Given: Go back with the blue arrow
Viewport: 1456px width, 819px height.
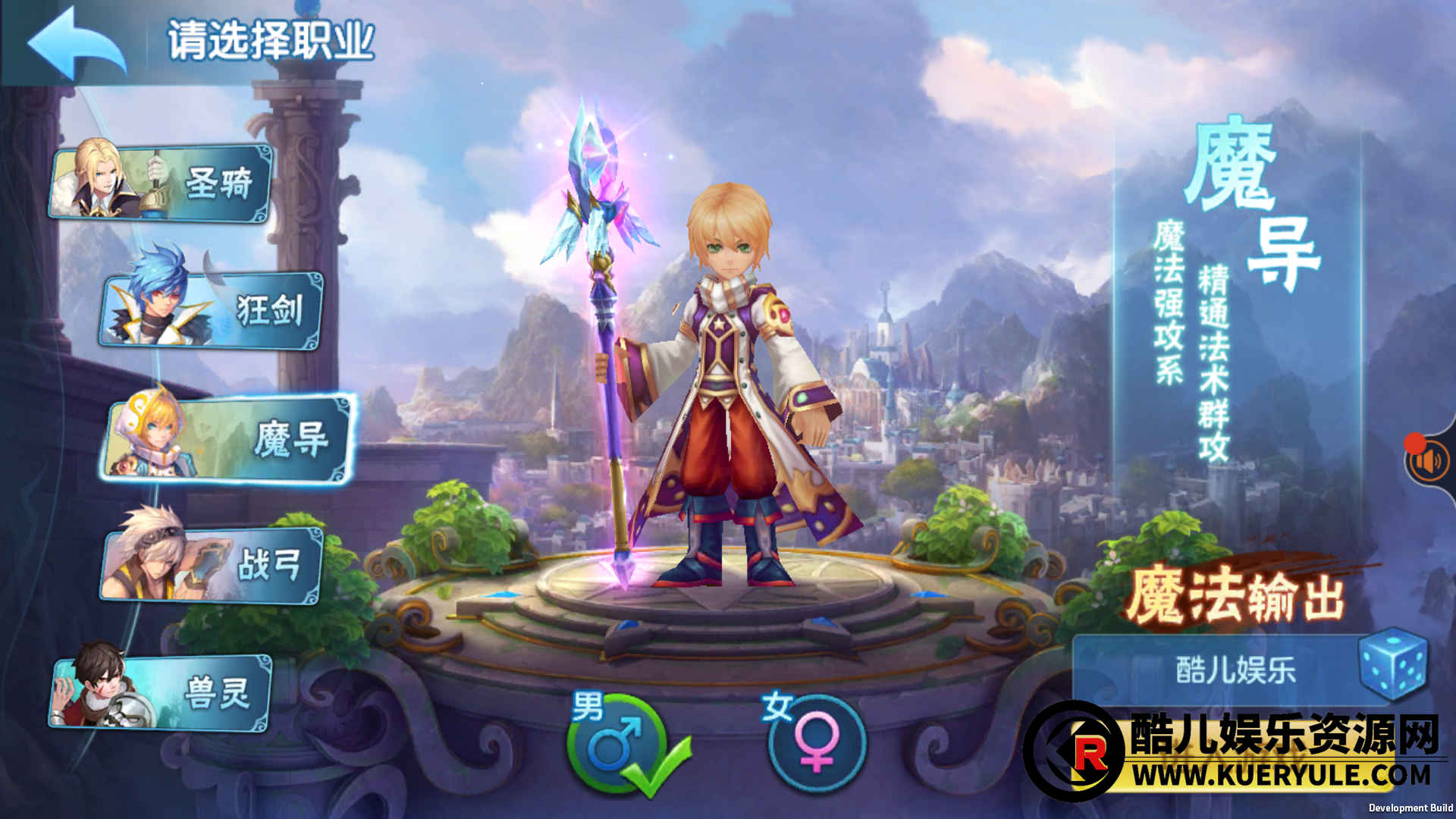Looking at the screenshot, I should [x=76, y=43].
